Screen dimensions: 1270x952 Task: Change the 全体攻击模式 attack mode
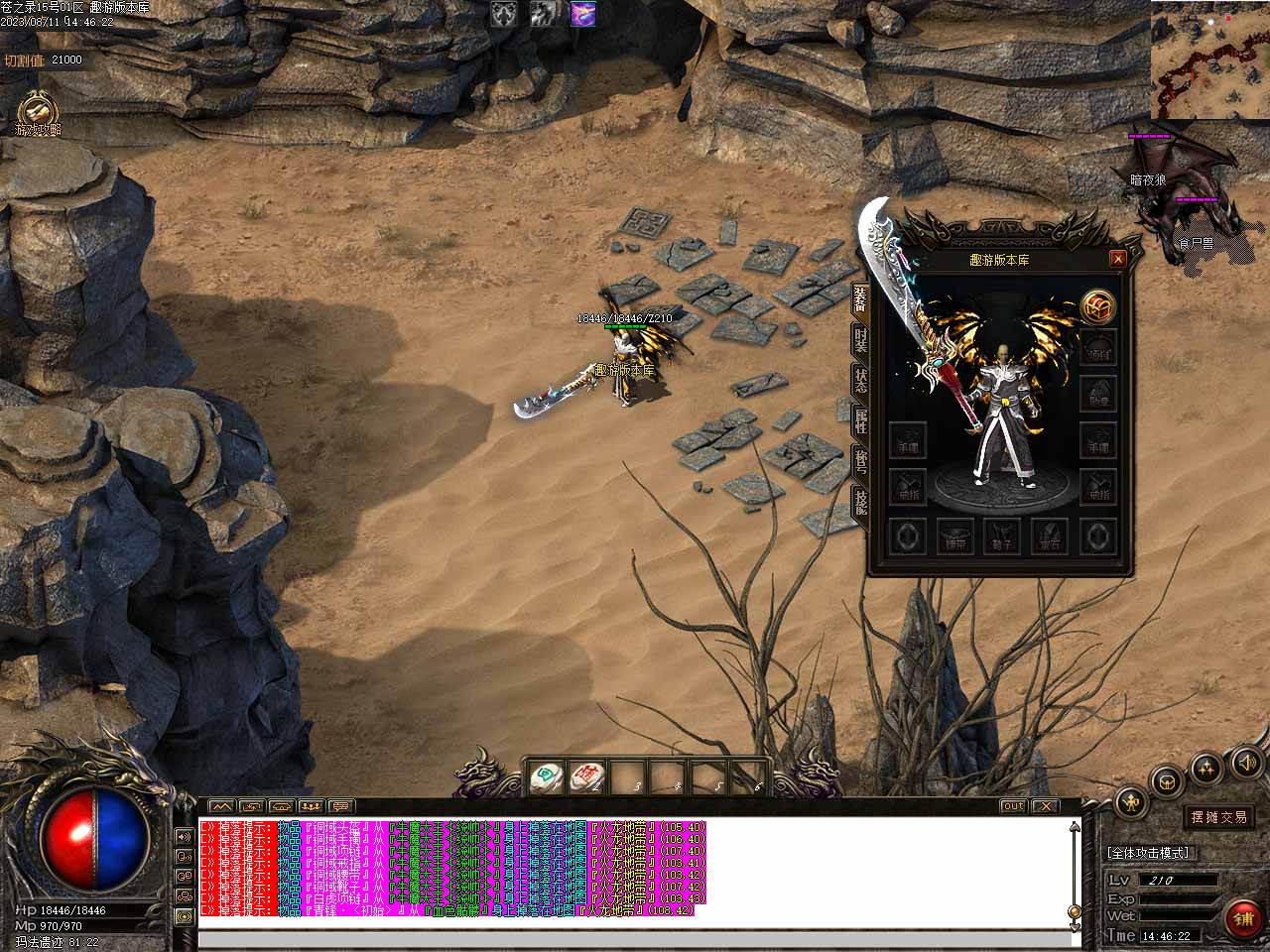tap(1148, 853)
